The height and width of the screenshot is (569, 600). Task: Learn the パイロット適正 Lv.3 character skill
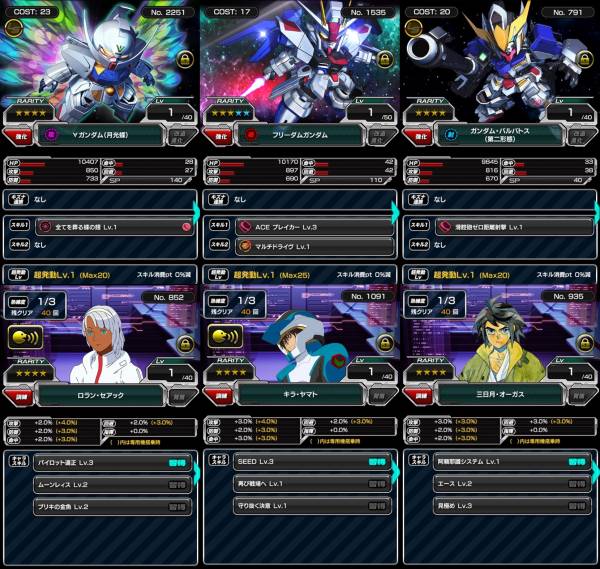point(177,463)
